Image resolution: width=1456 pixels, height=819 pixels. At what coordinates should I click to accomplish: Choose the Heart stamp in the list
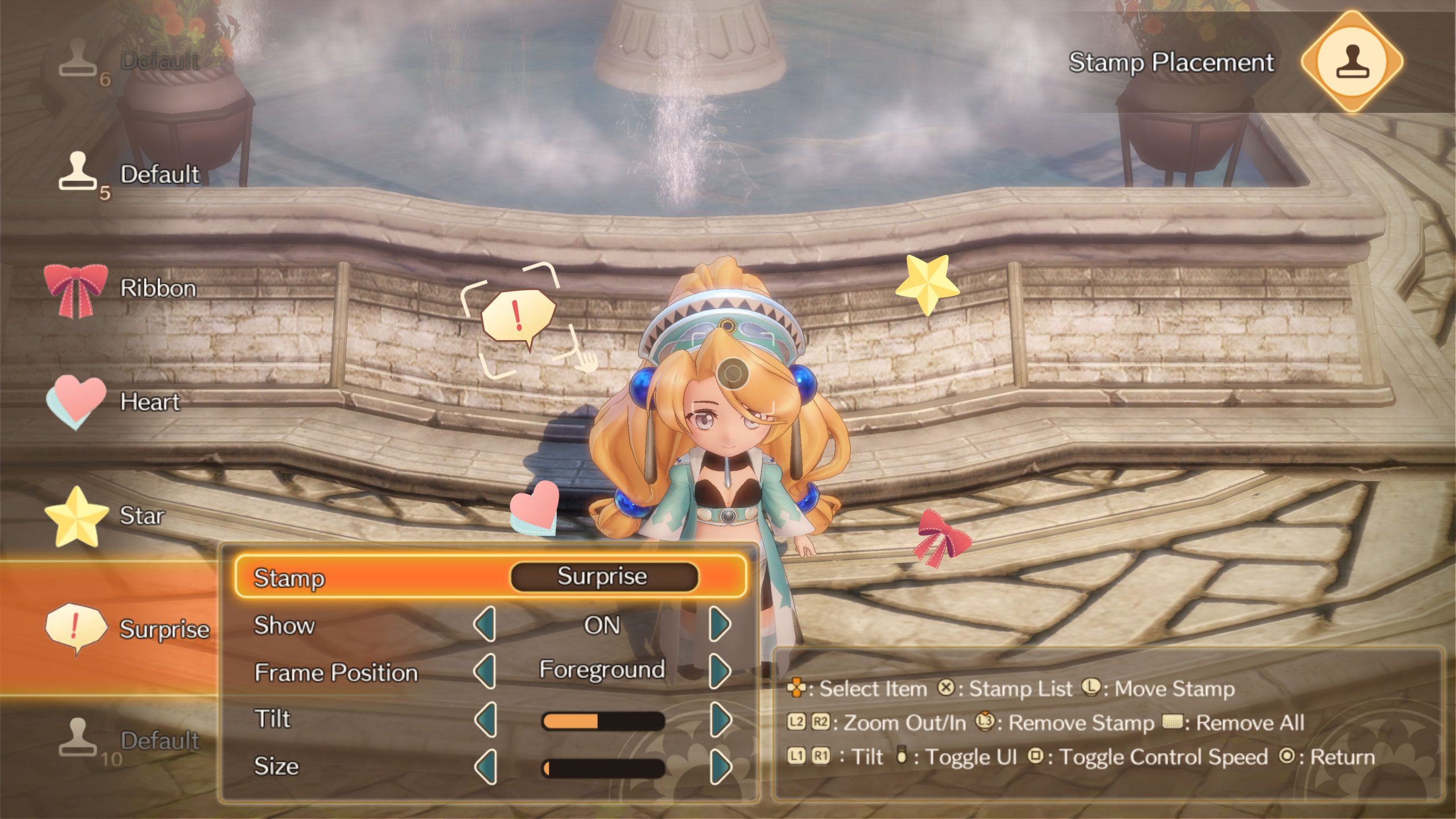click(x=114, y=402)
